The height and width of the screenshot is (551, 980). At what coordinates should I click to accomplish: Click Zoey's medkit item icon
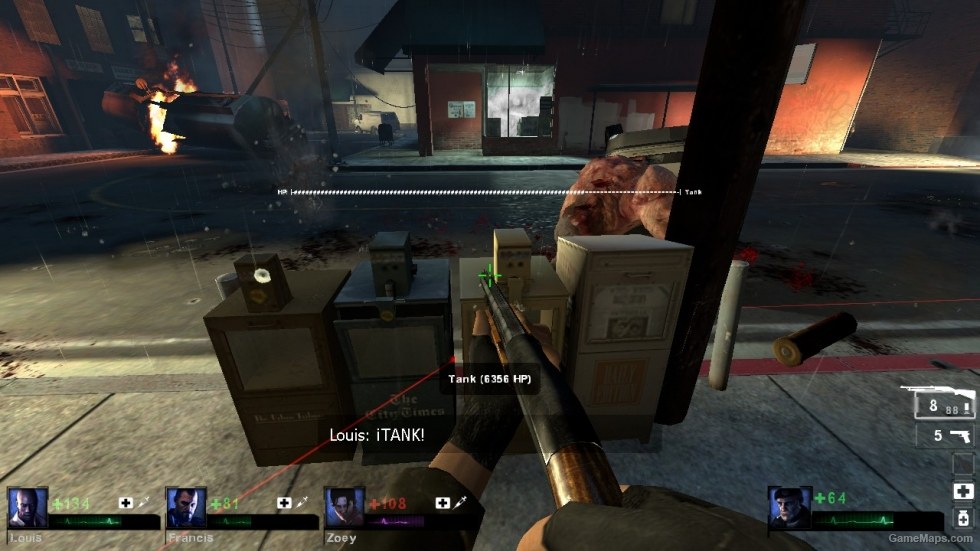click(442, 503)
